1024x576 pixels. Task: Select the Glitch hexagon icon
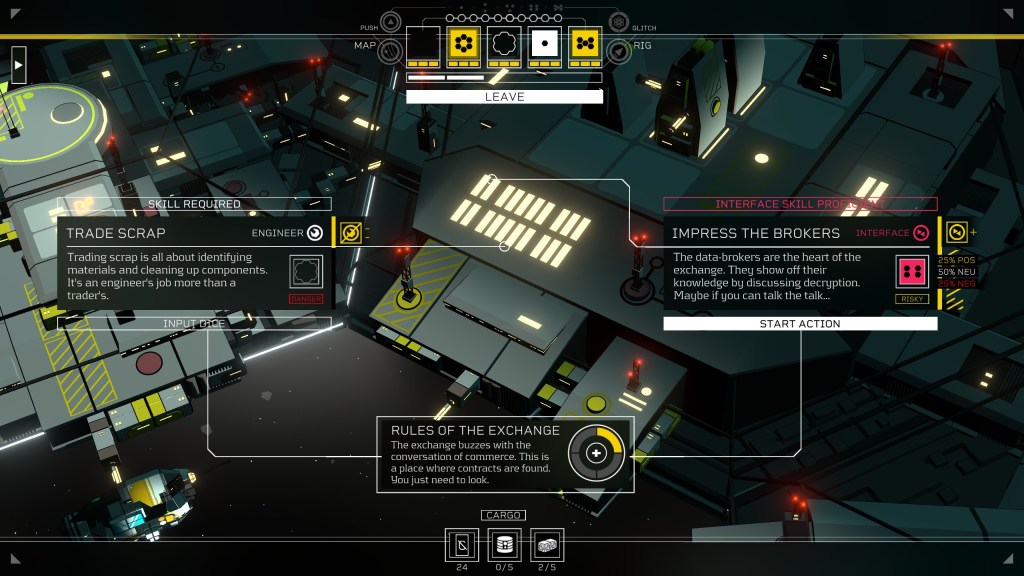point(618,21)
